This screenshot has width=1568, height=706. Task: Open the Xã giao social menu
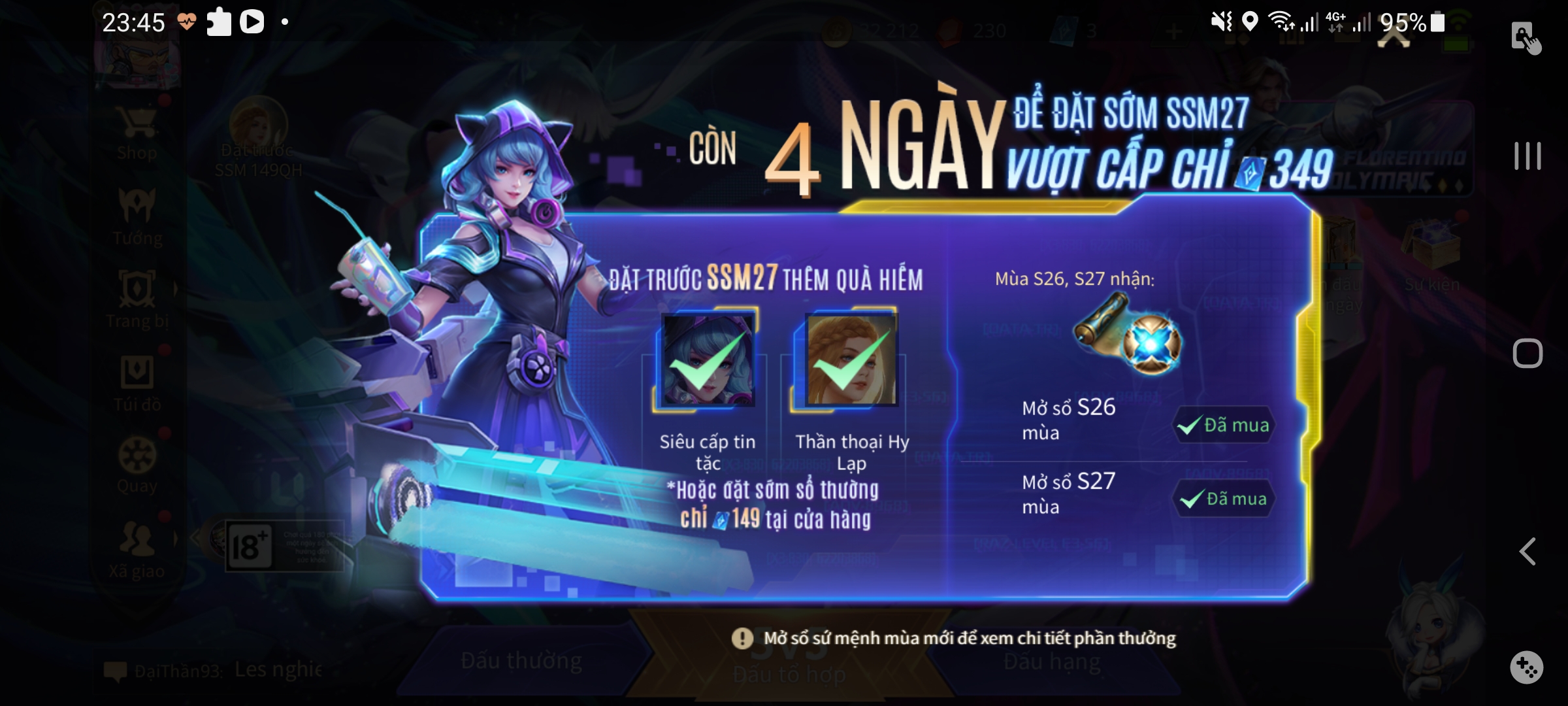[x=137, y=550]
